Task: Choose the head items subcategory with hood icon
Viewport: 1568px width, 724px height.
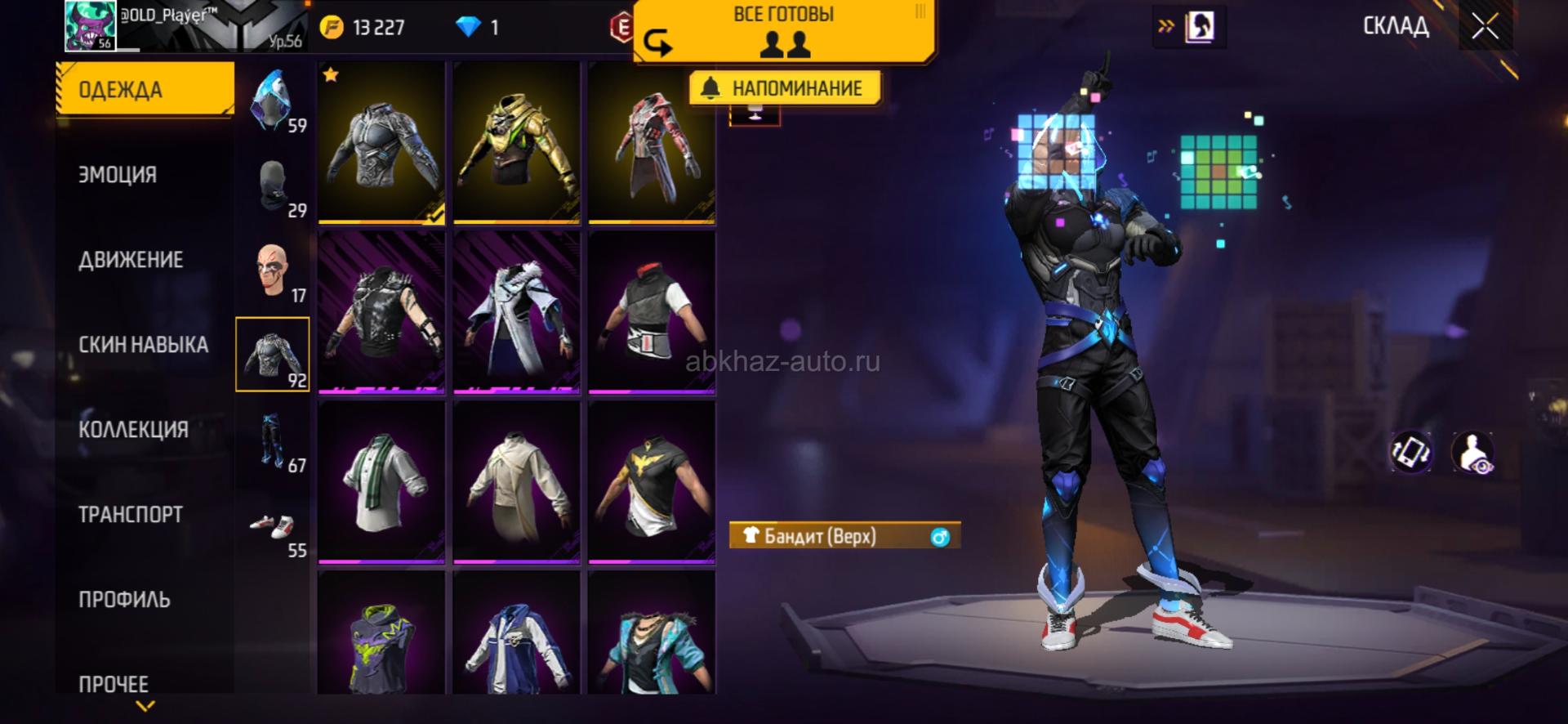Action: point(273,101)
